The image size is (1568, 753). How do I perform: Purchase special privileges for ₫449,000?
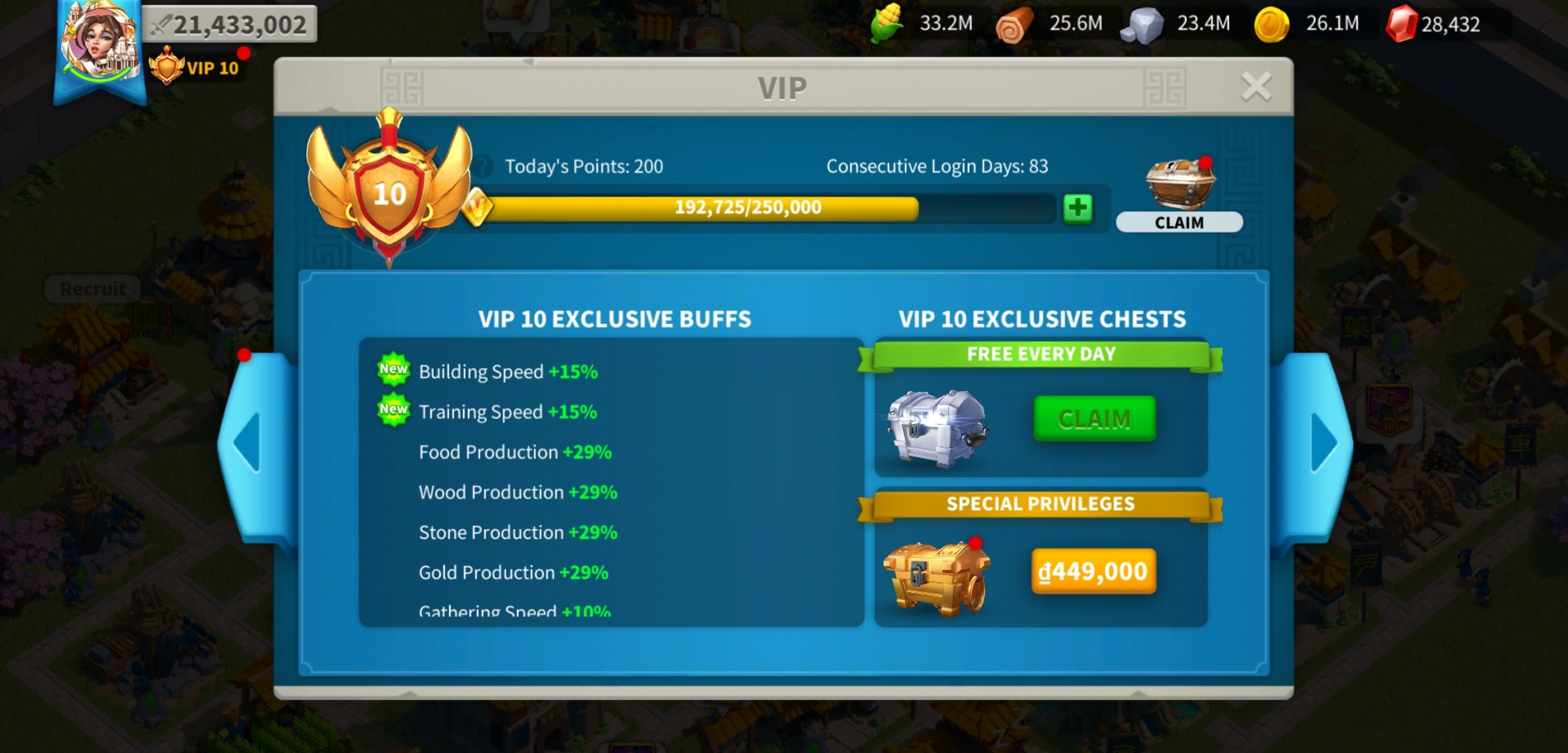(1094, 570)
